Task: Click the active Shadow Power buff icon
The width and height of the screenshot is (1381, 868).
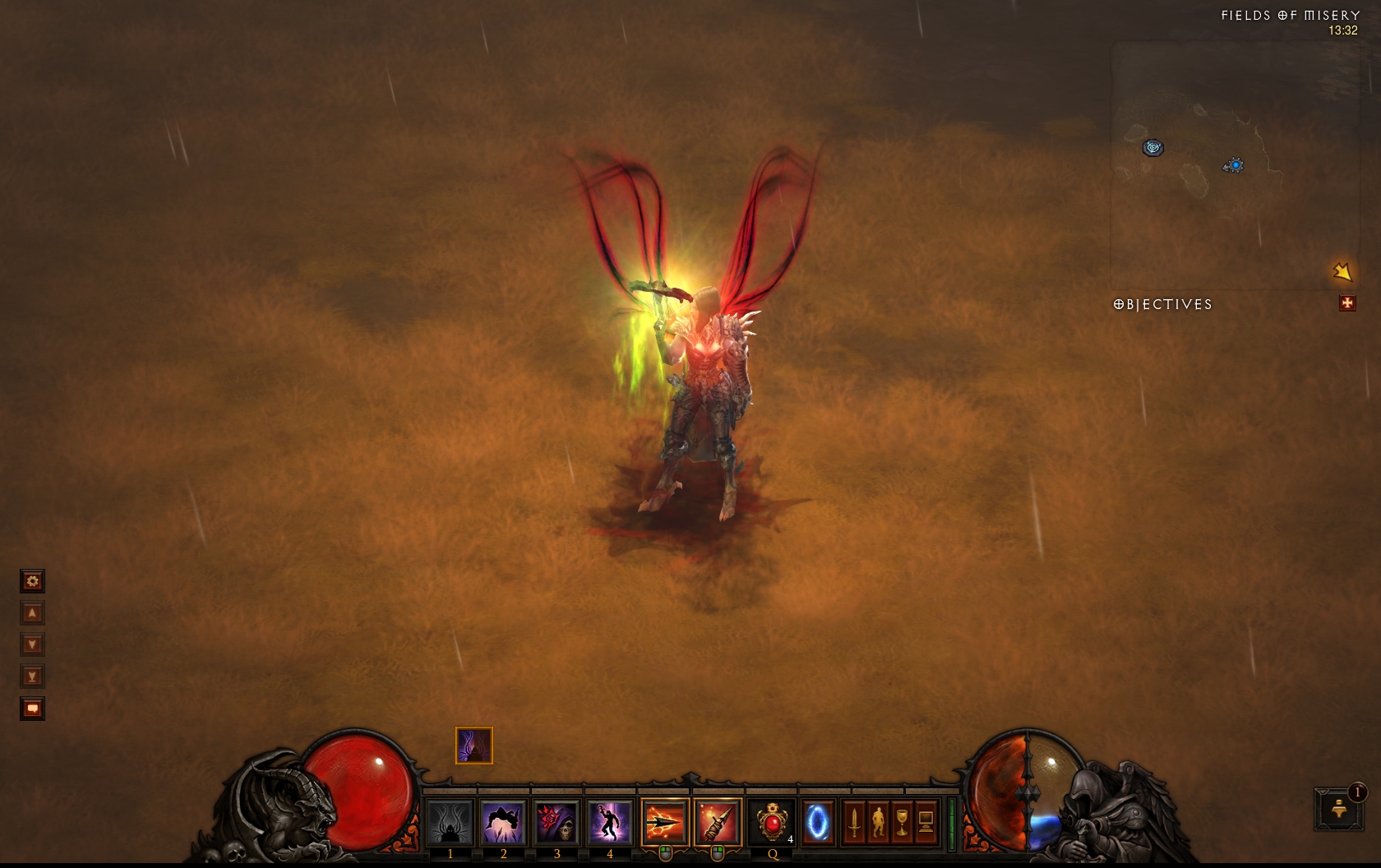Action: 474,746
